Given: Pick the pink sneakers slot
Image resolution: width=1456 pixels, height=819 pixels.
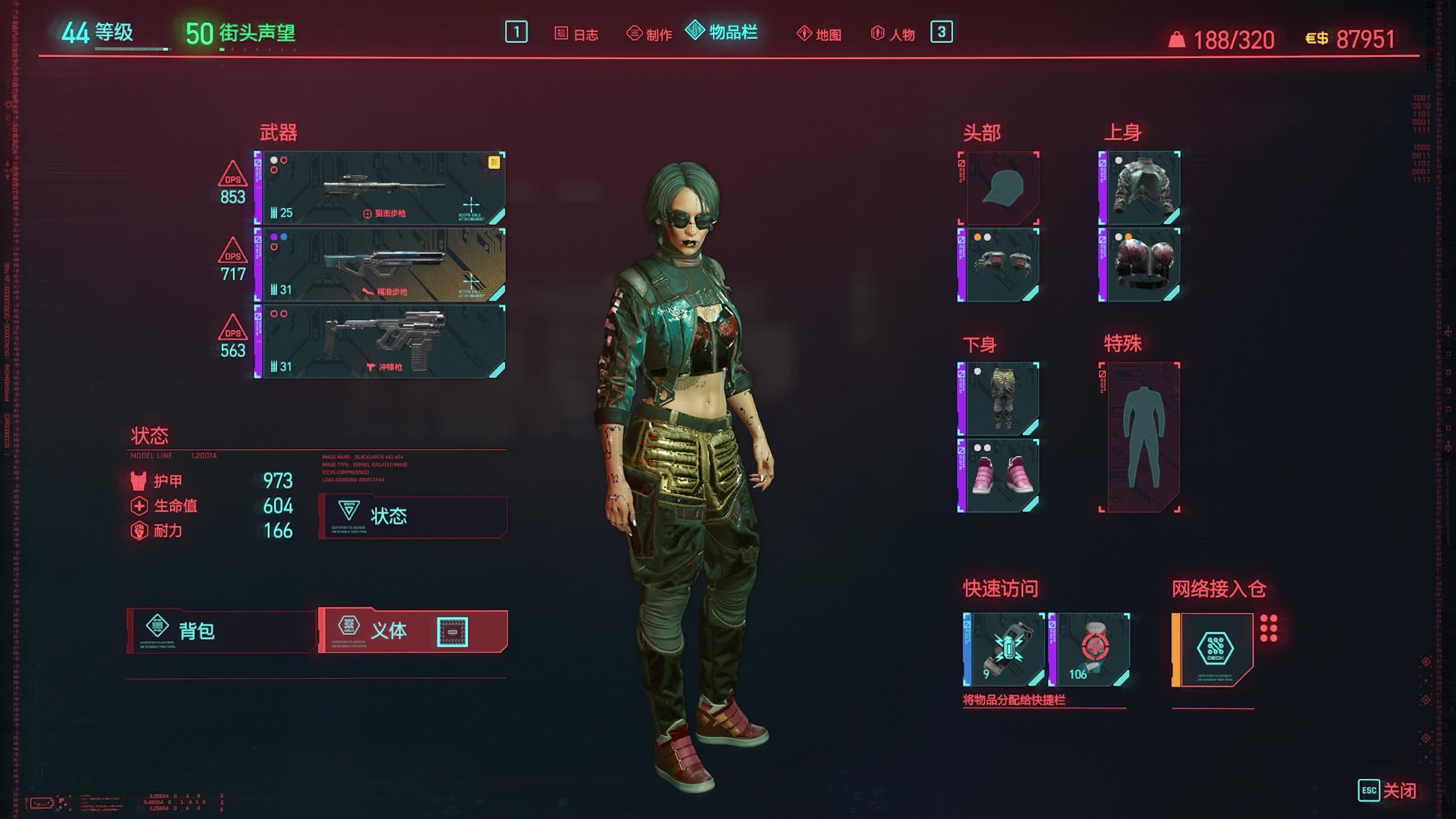Looking at the screenshot, I should (999, 475).
